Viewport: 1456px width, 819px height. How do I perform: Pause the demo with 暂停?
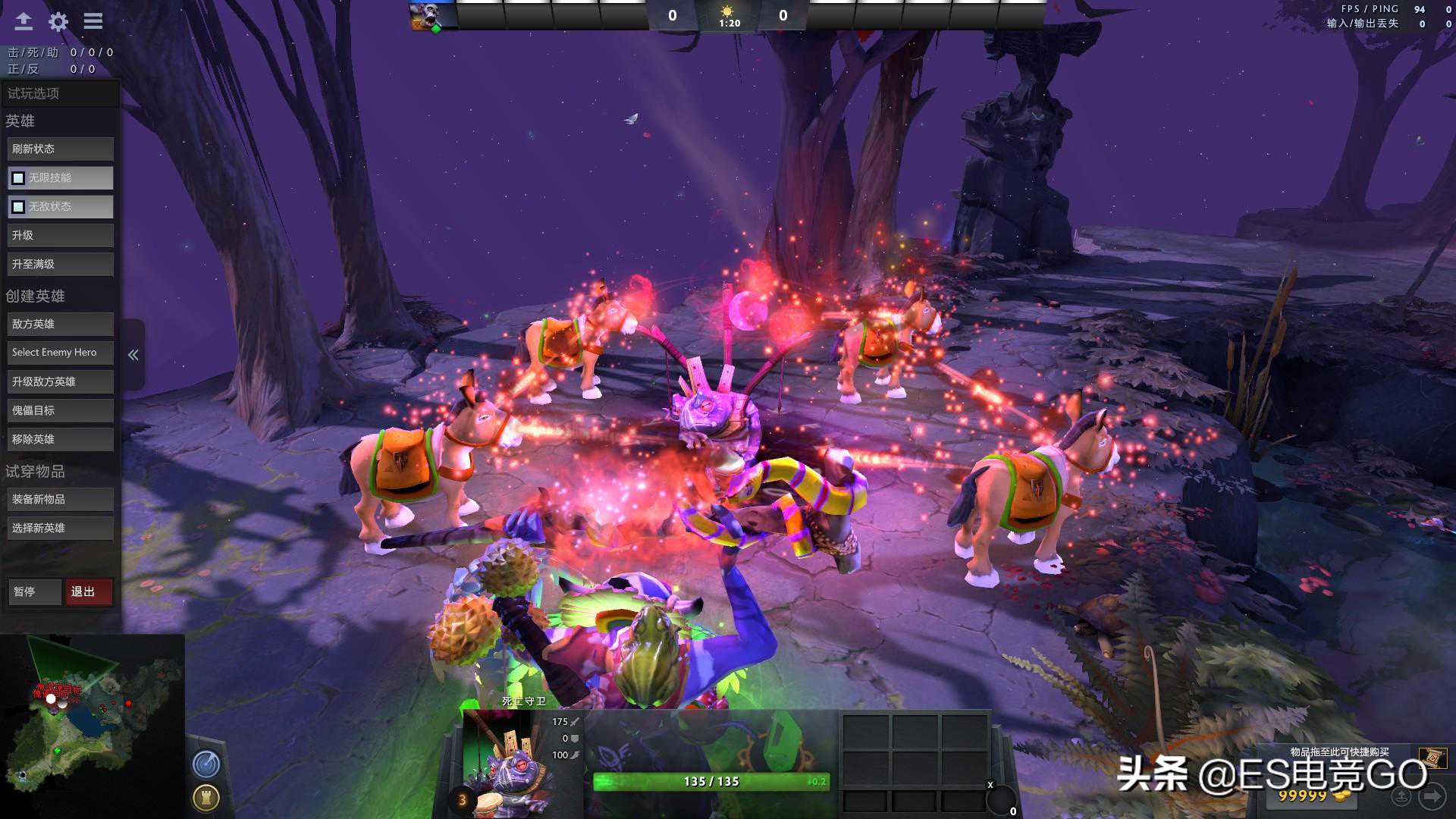34,591
